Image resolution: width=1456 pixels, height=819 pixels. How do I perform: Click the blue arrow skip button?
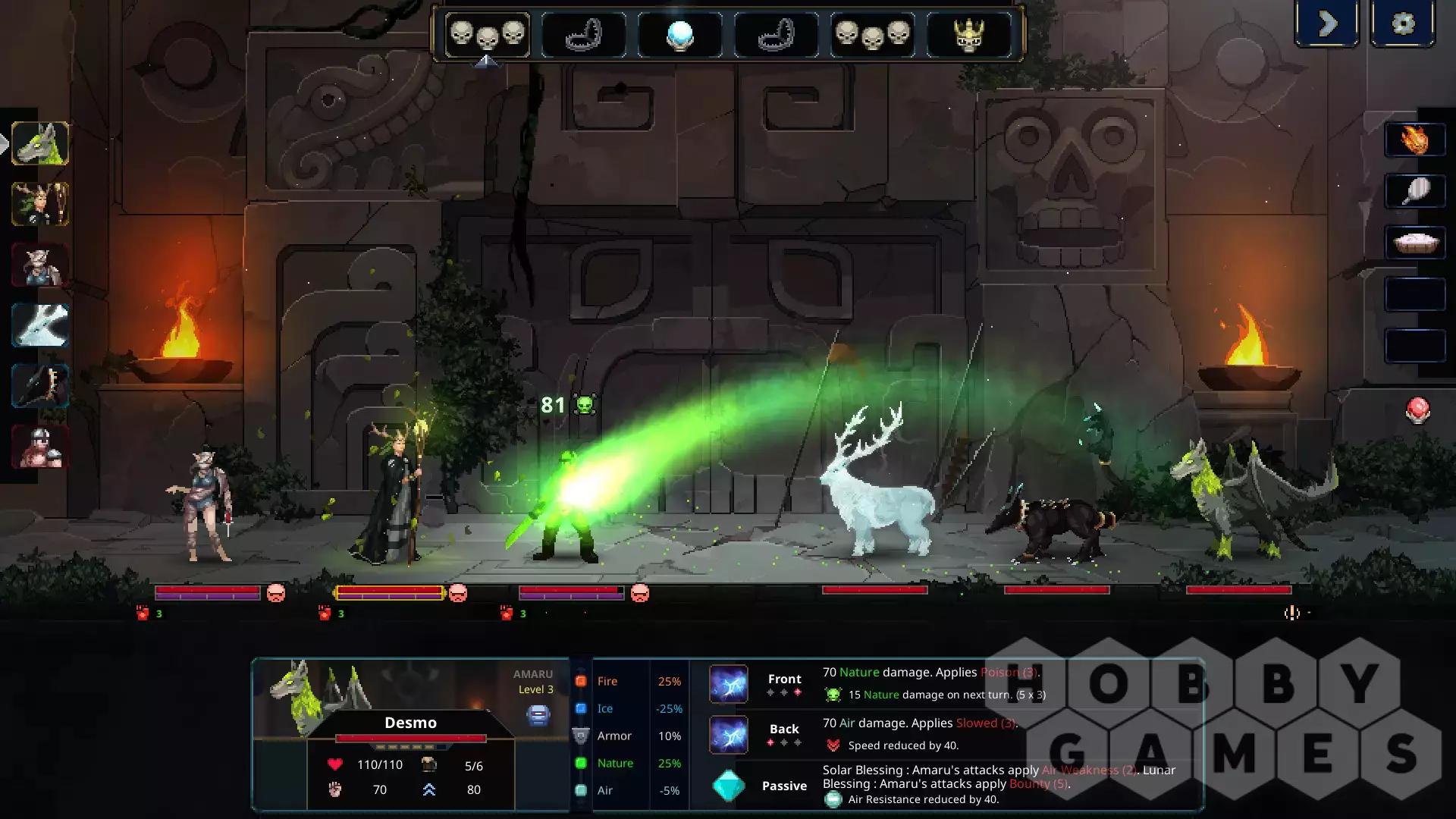coord(1327,24)
